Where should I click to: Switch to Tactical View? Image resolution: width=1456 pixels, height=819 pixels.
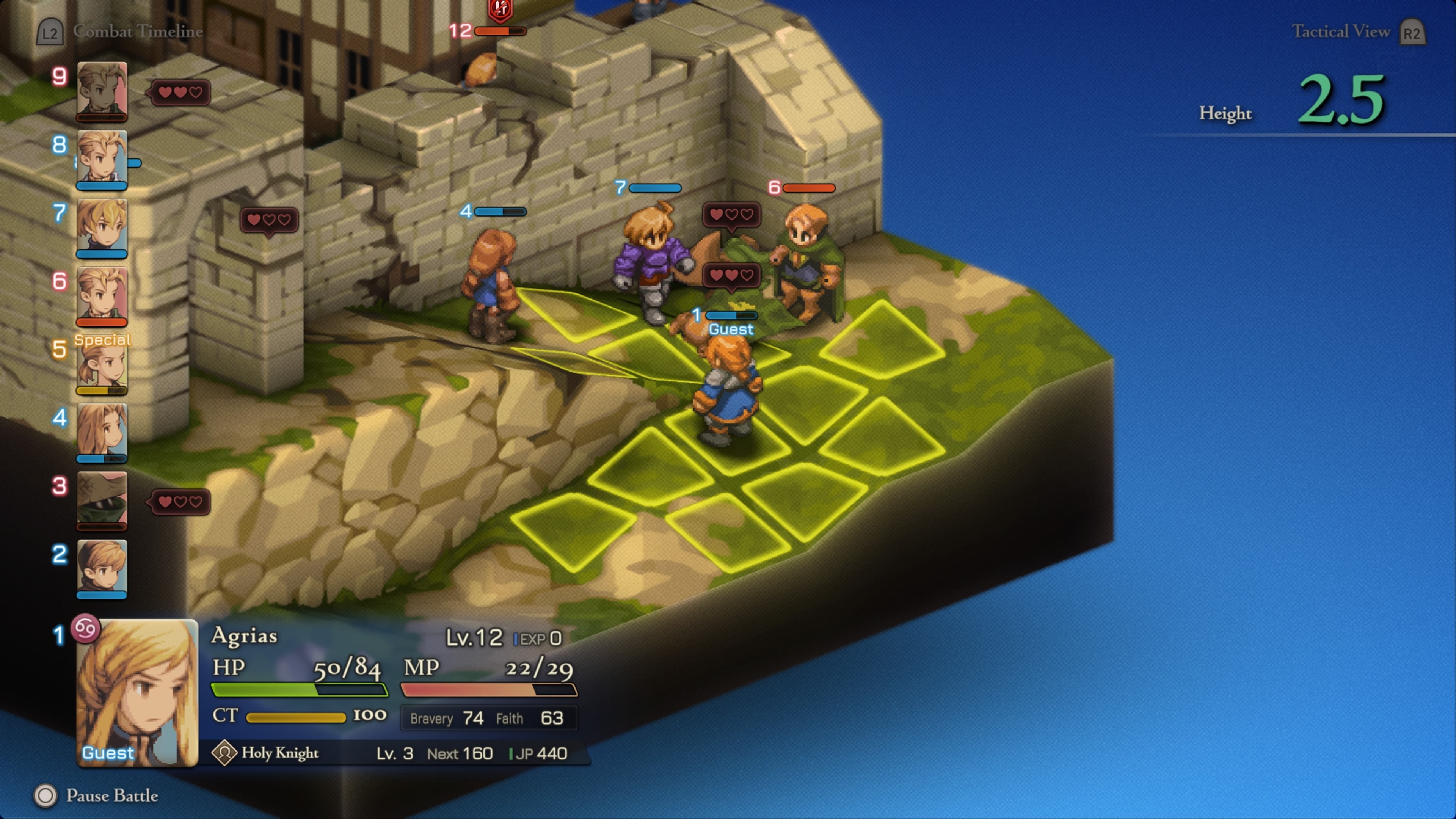(1340, 31)
